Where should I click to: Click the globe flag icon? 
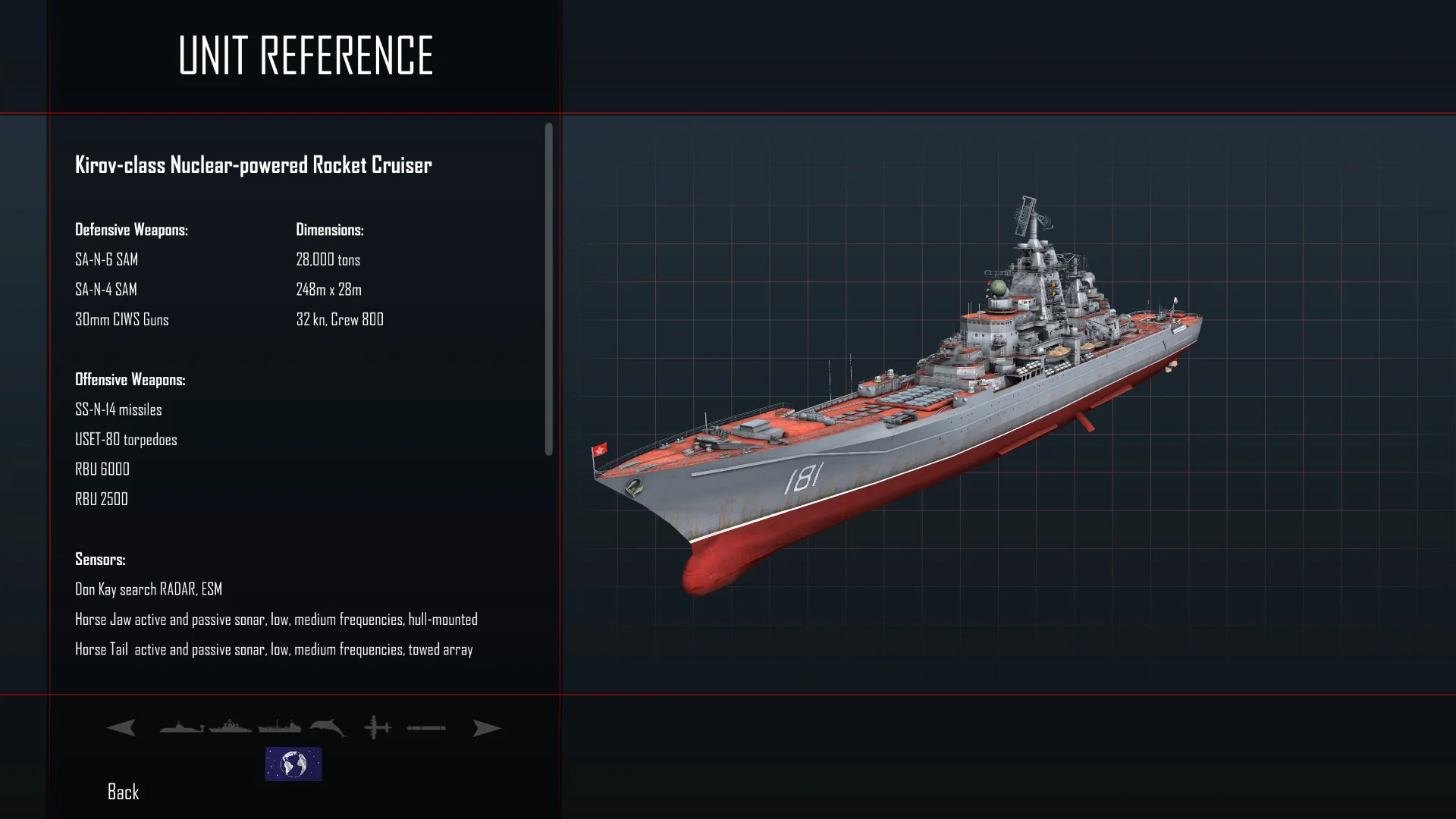click(293, 764)
